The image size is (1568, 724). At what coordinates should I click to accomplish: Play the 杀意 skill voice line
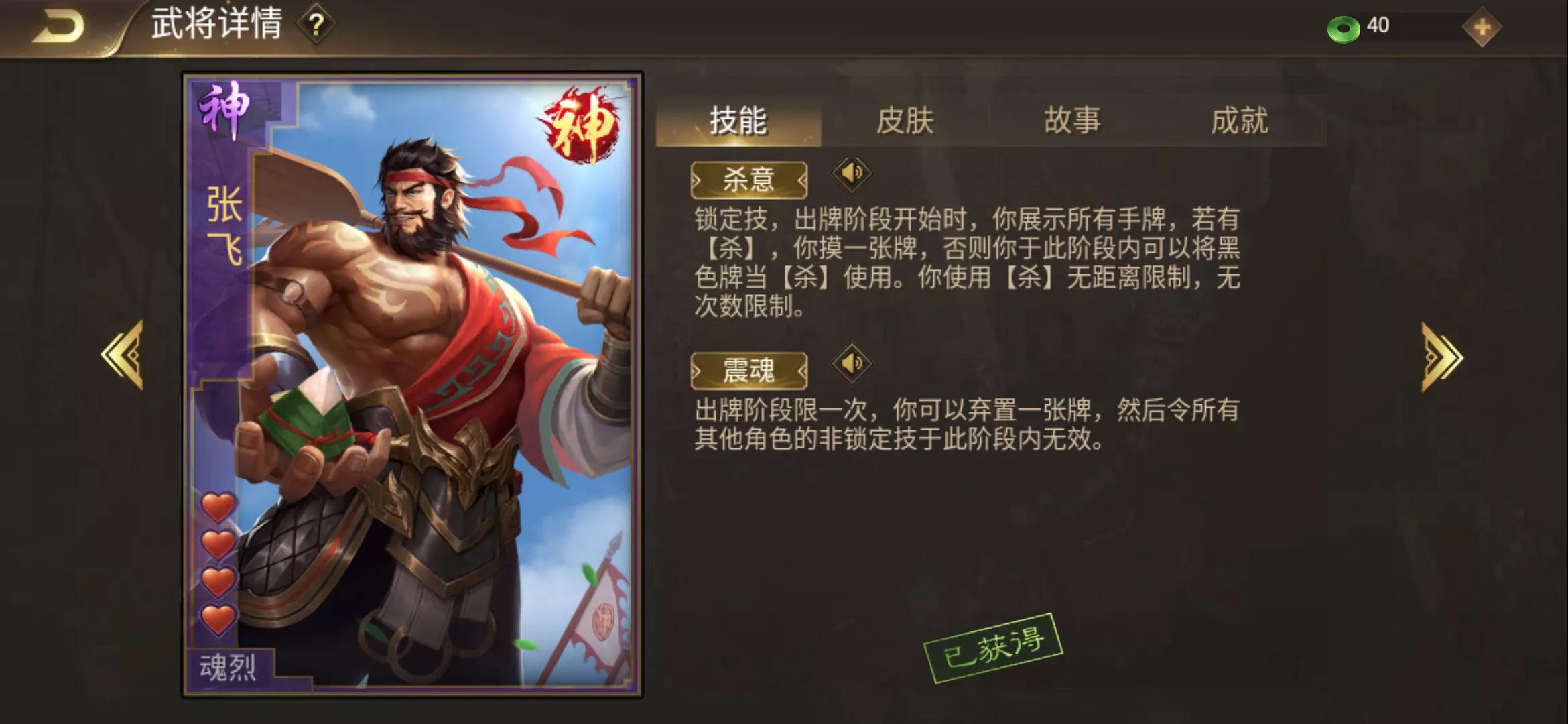click(x=852, y=173)
